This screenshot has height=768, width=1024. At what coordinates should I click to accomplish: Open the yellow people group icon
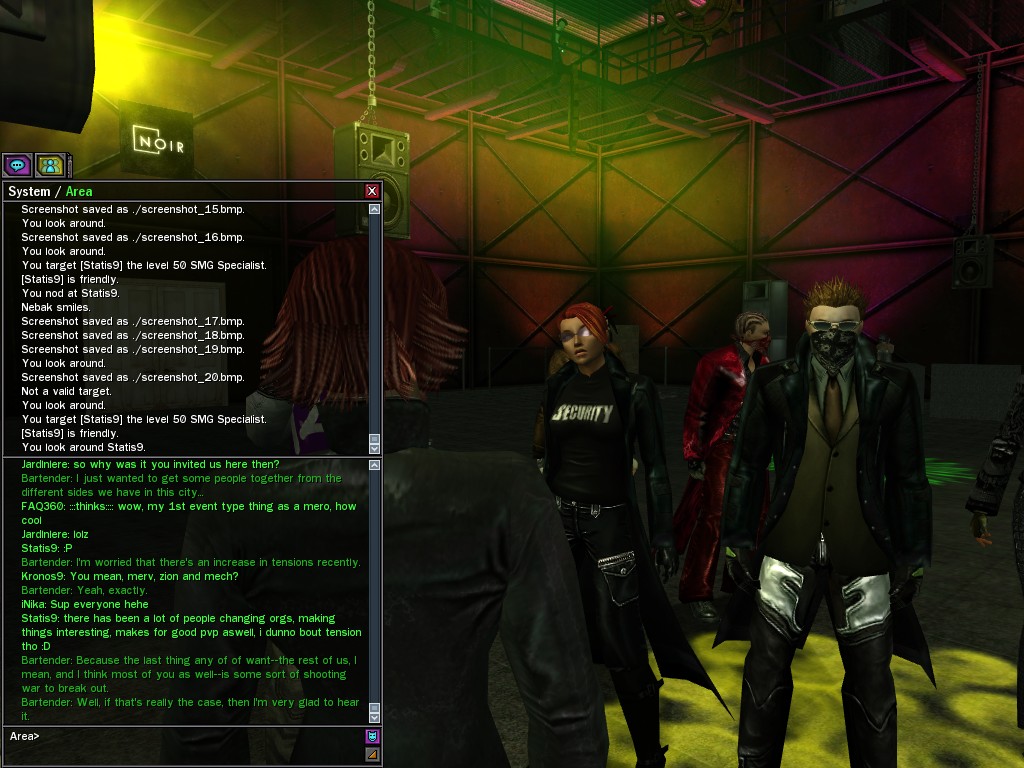point(50,165)
